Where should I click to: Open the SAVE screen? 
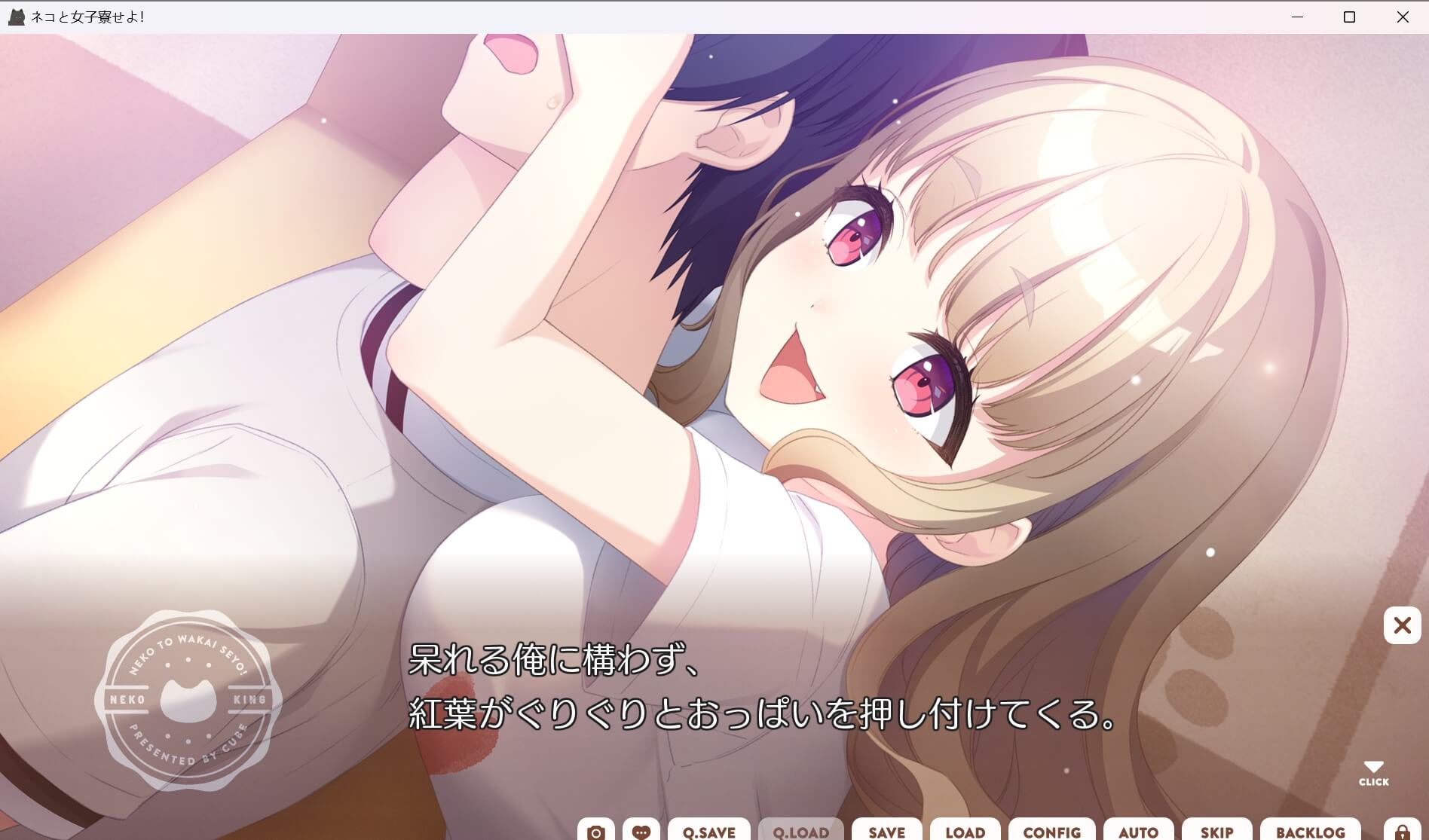tap(887, 832)
